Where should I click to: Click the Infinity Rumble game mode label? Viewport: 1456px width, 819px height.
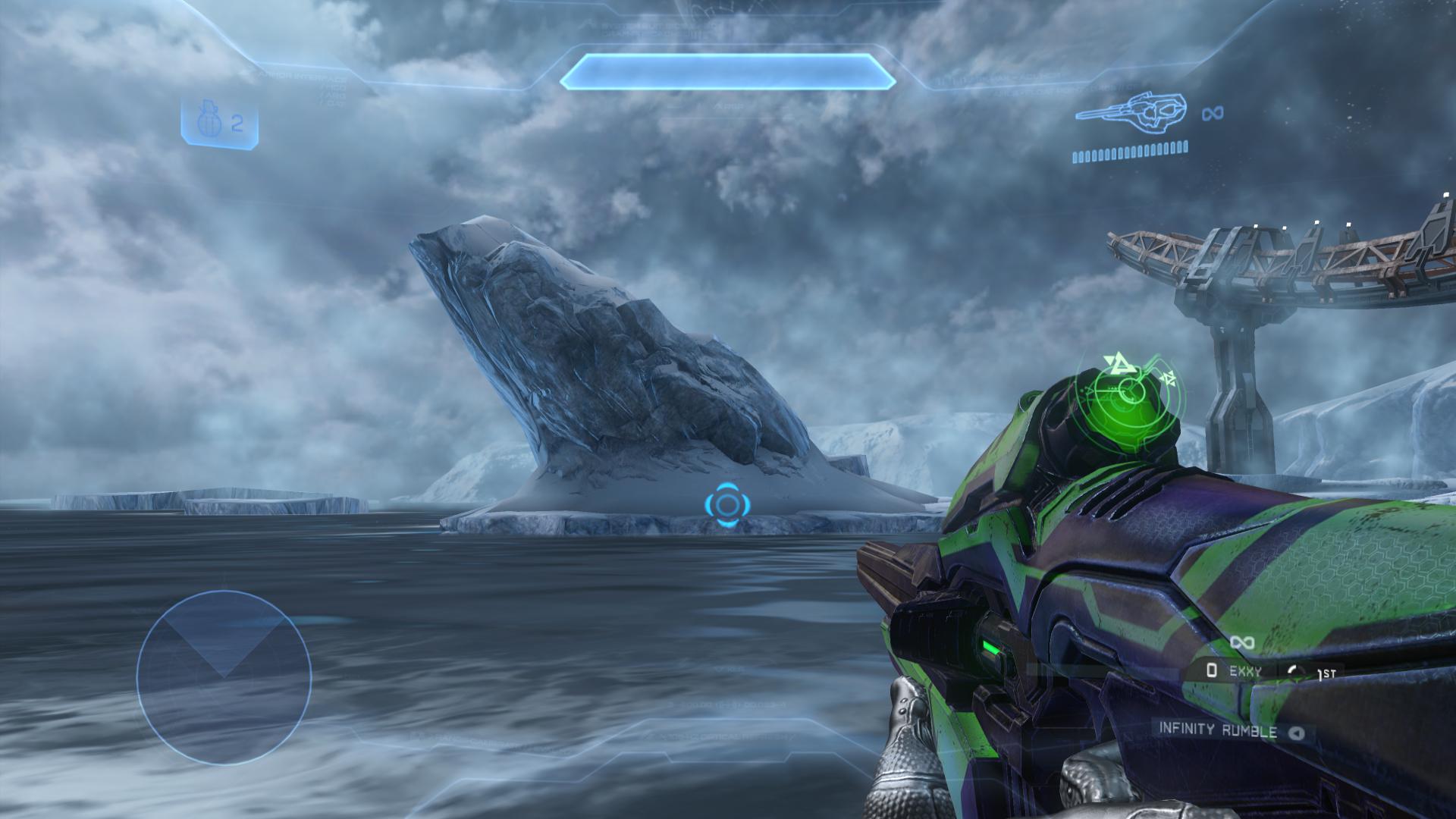(1217, 730)
